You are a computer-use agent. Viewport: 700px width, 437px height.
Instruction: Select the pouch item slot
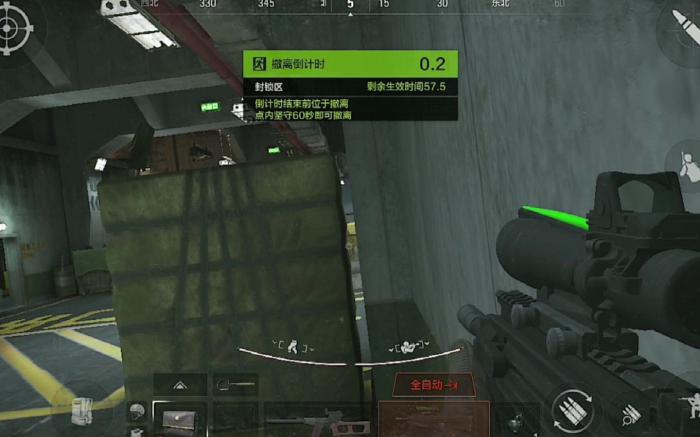(180, 419)
